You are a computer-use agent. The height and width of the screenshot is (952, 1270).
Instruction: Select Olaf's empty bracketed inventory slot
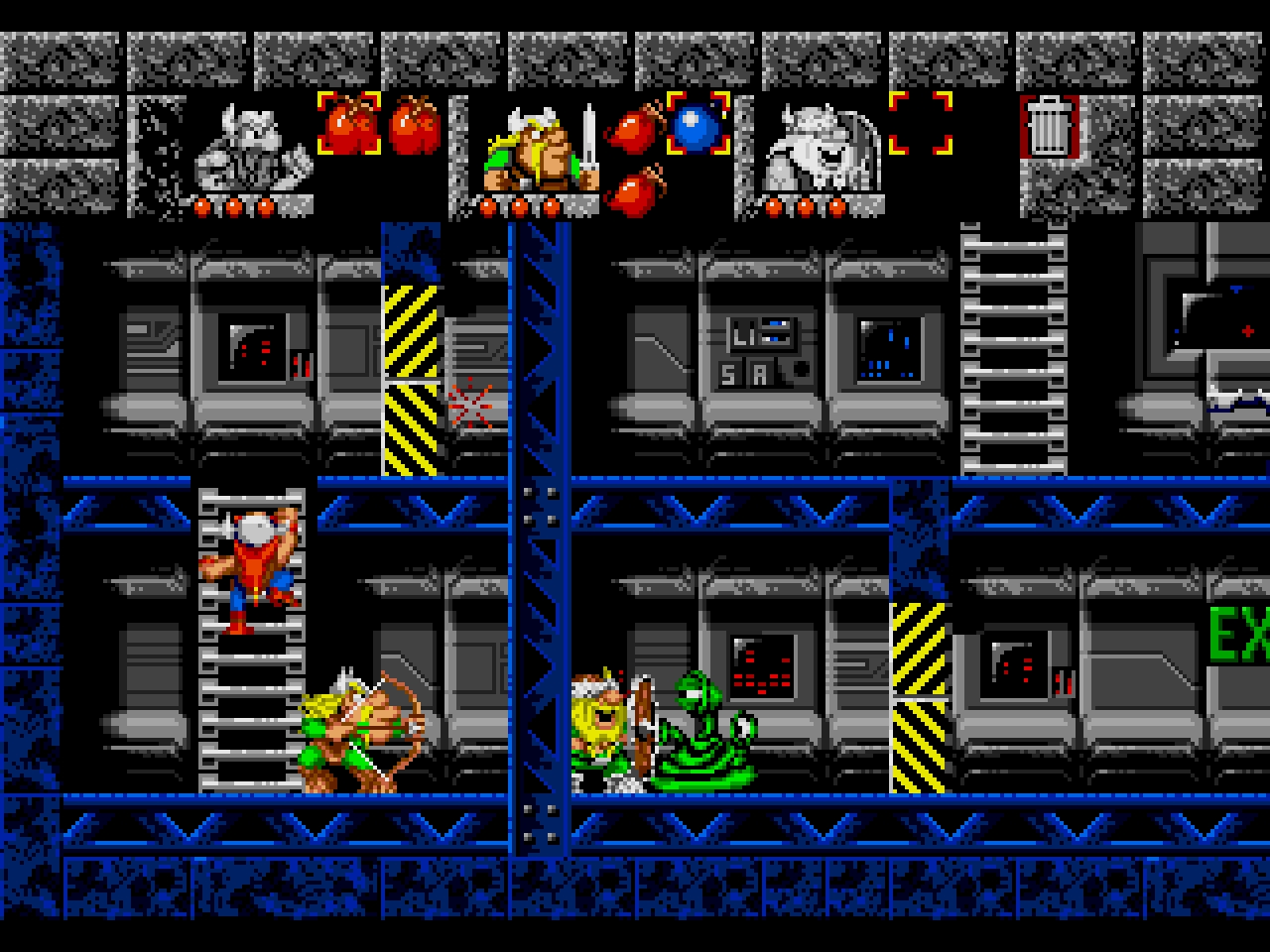pyautogui.click(x=920, y=124)
